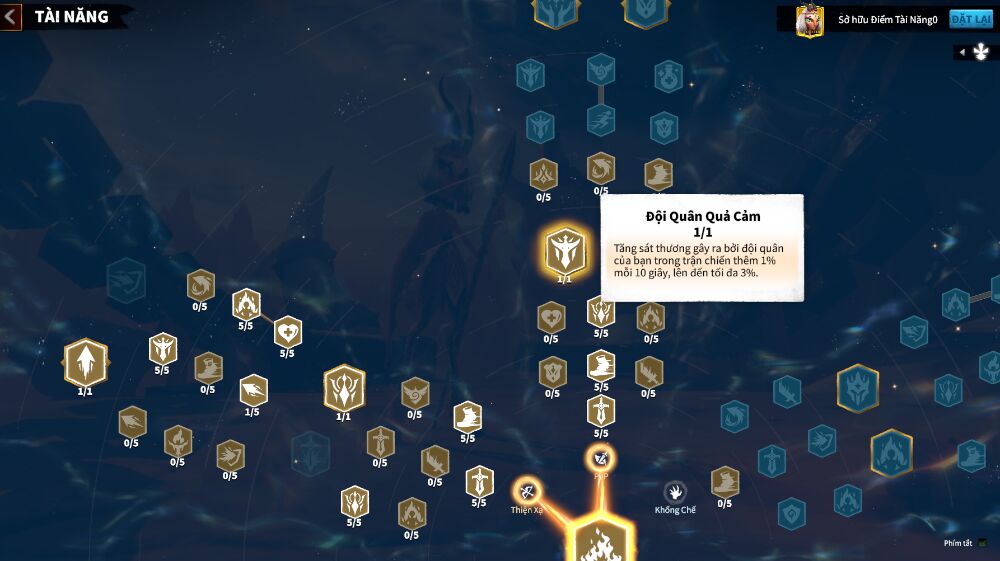Toggle the Phím tắt shortcut indicator

(982, 543)
